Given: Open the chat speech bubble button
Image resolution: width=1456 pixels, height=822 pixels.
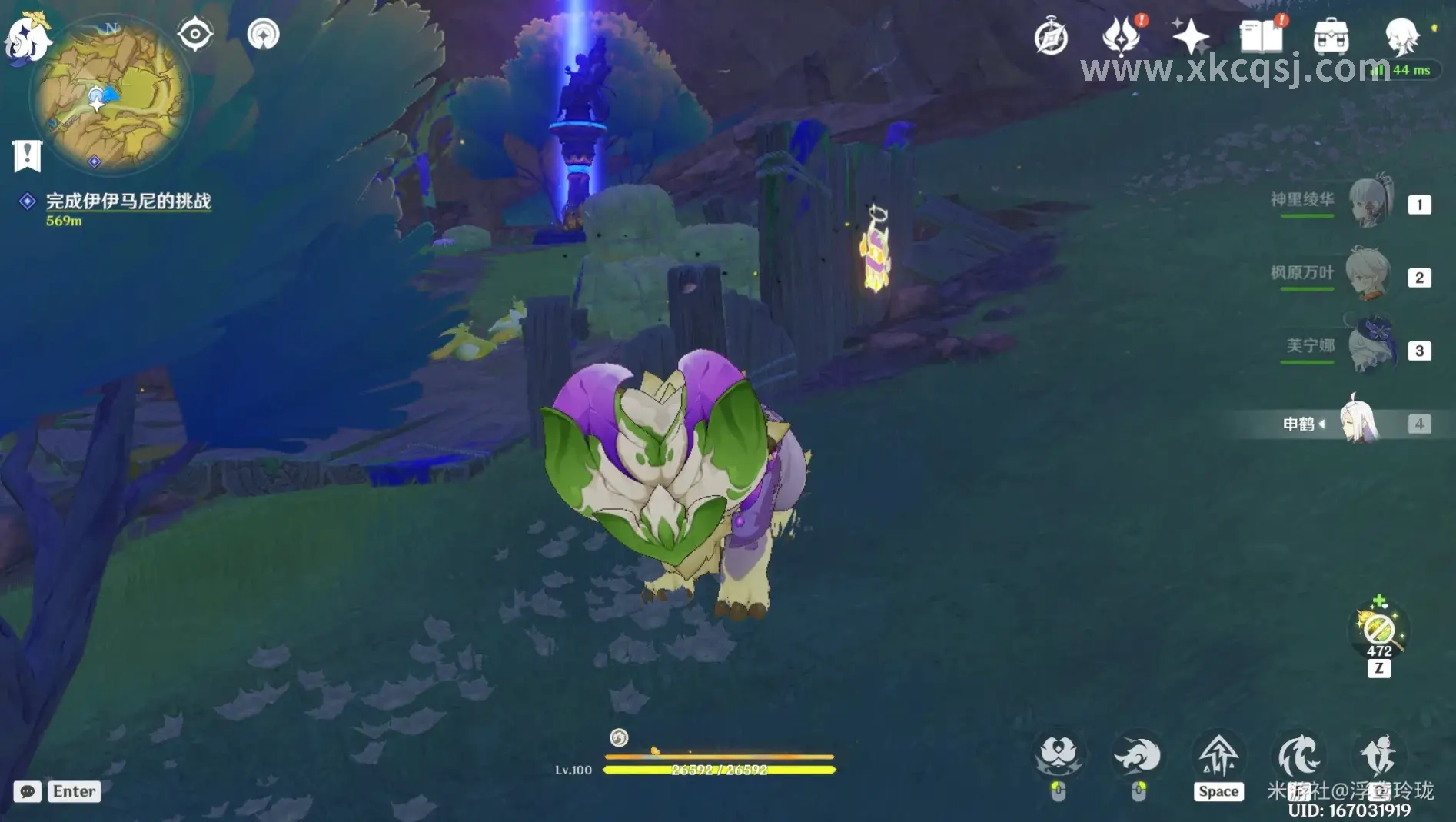Looking at the screenshot, I should pos(28,791).
